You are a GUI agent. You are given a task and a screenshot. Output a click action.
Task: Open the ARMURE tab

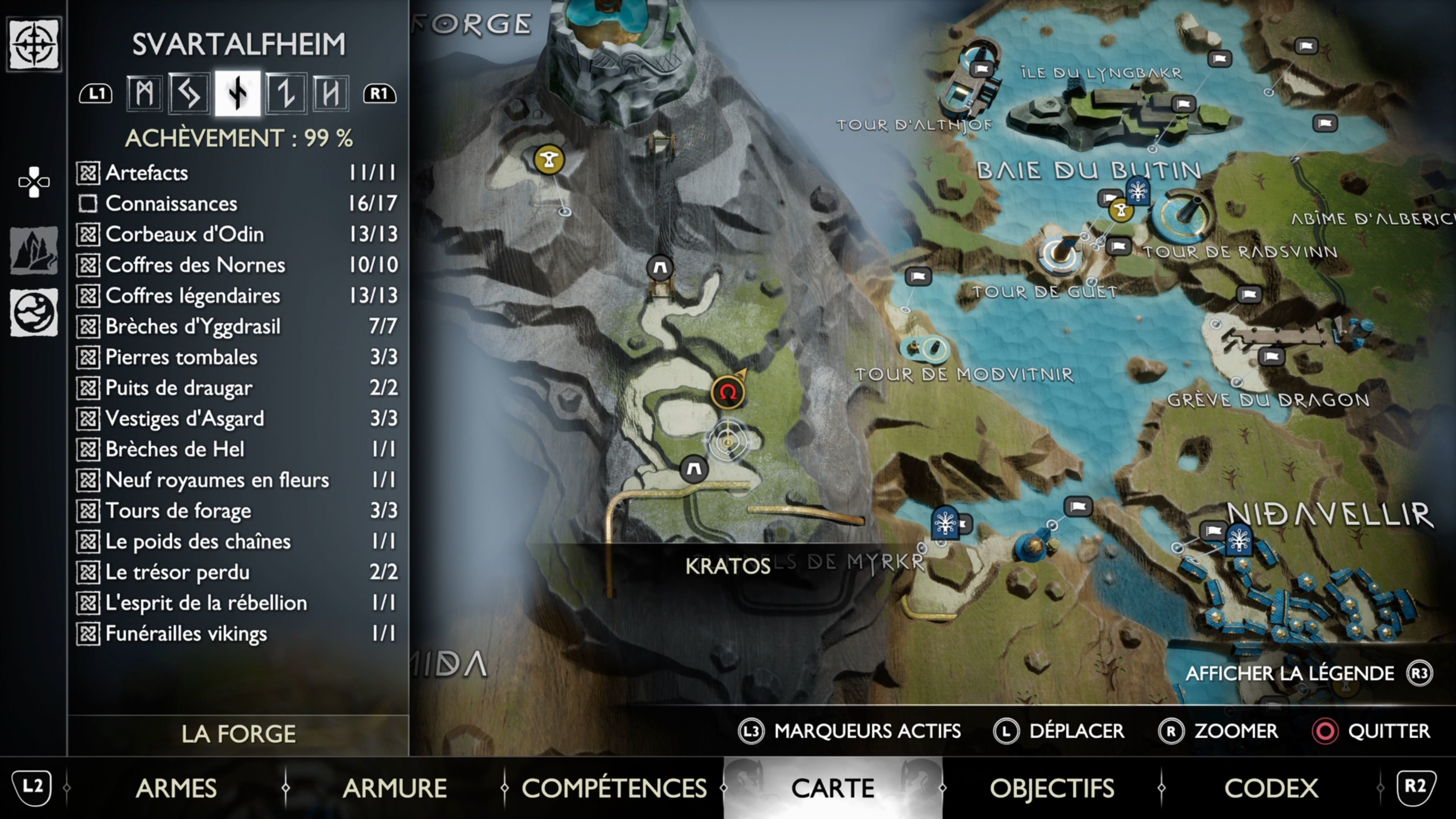pyautogui.click(x=394, y=788)
